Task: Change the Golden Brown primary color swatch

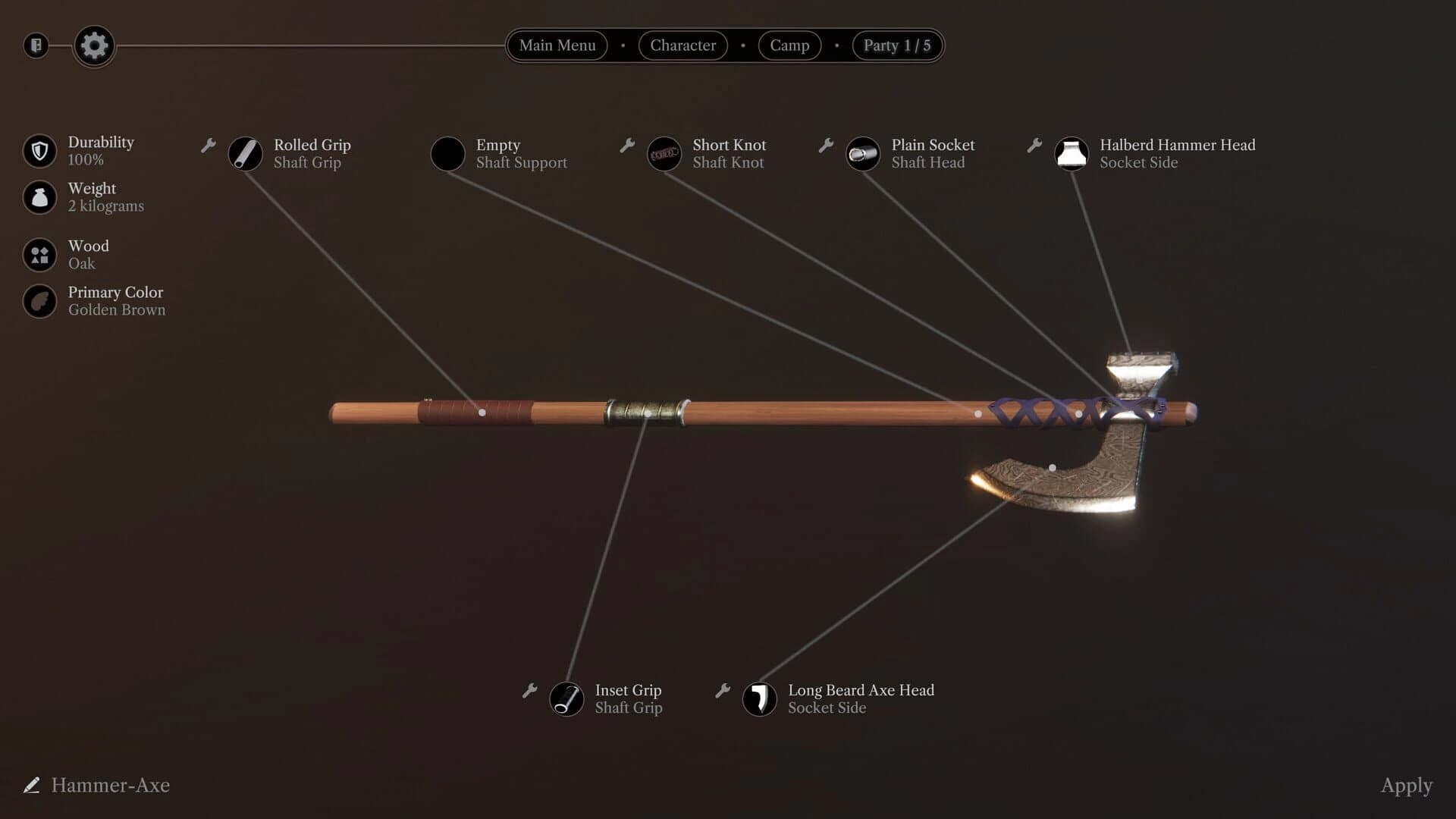Action: pos(39,301)
